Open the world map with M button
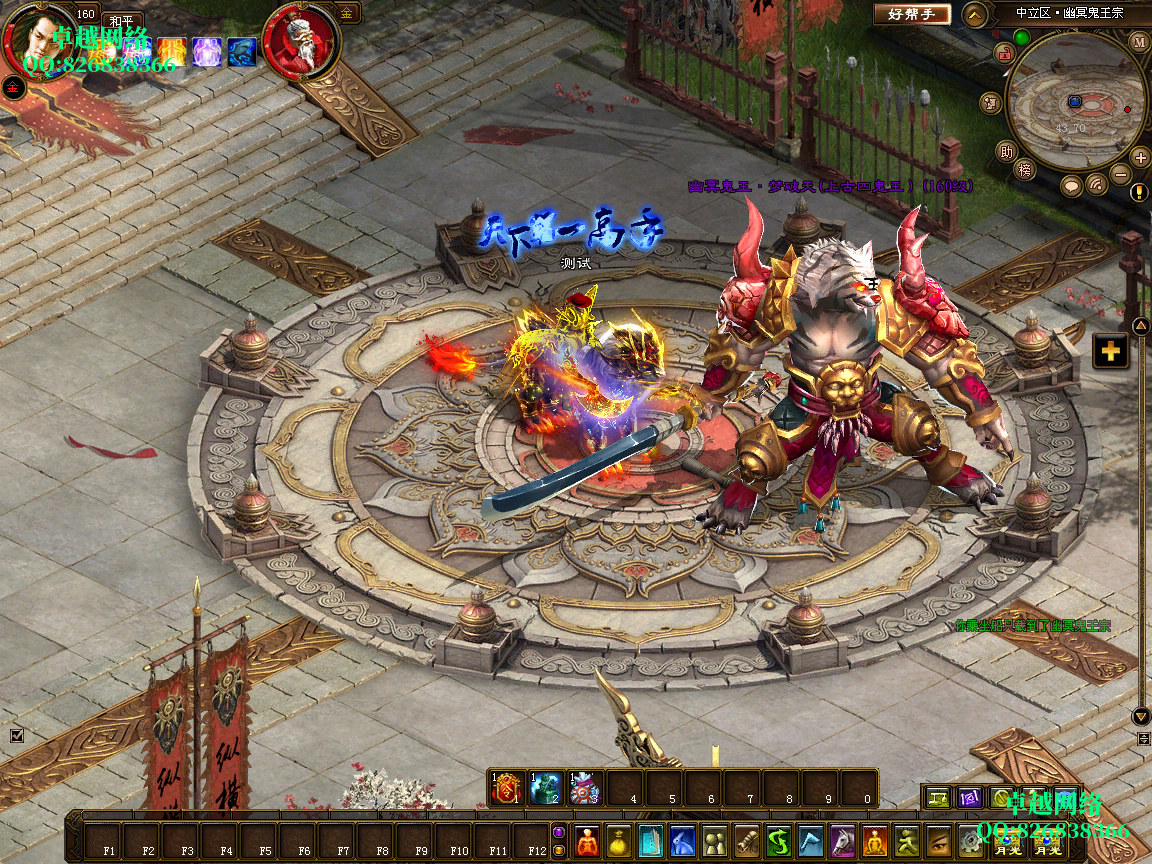Image resolution: width=1152 pixels, height=864 pixels. [1139, 42]
